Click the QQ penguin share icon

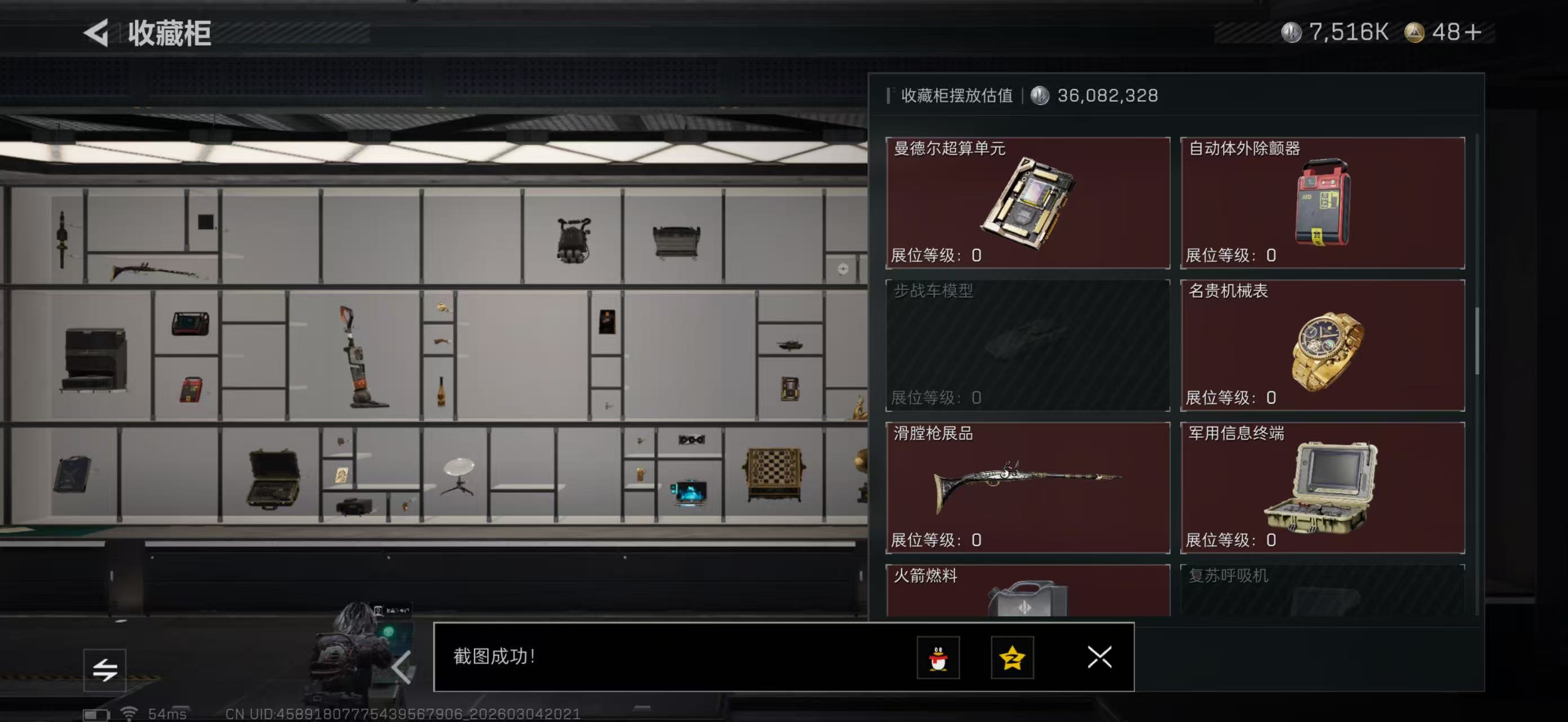[938, 658]
